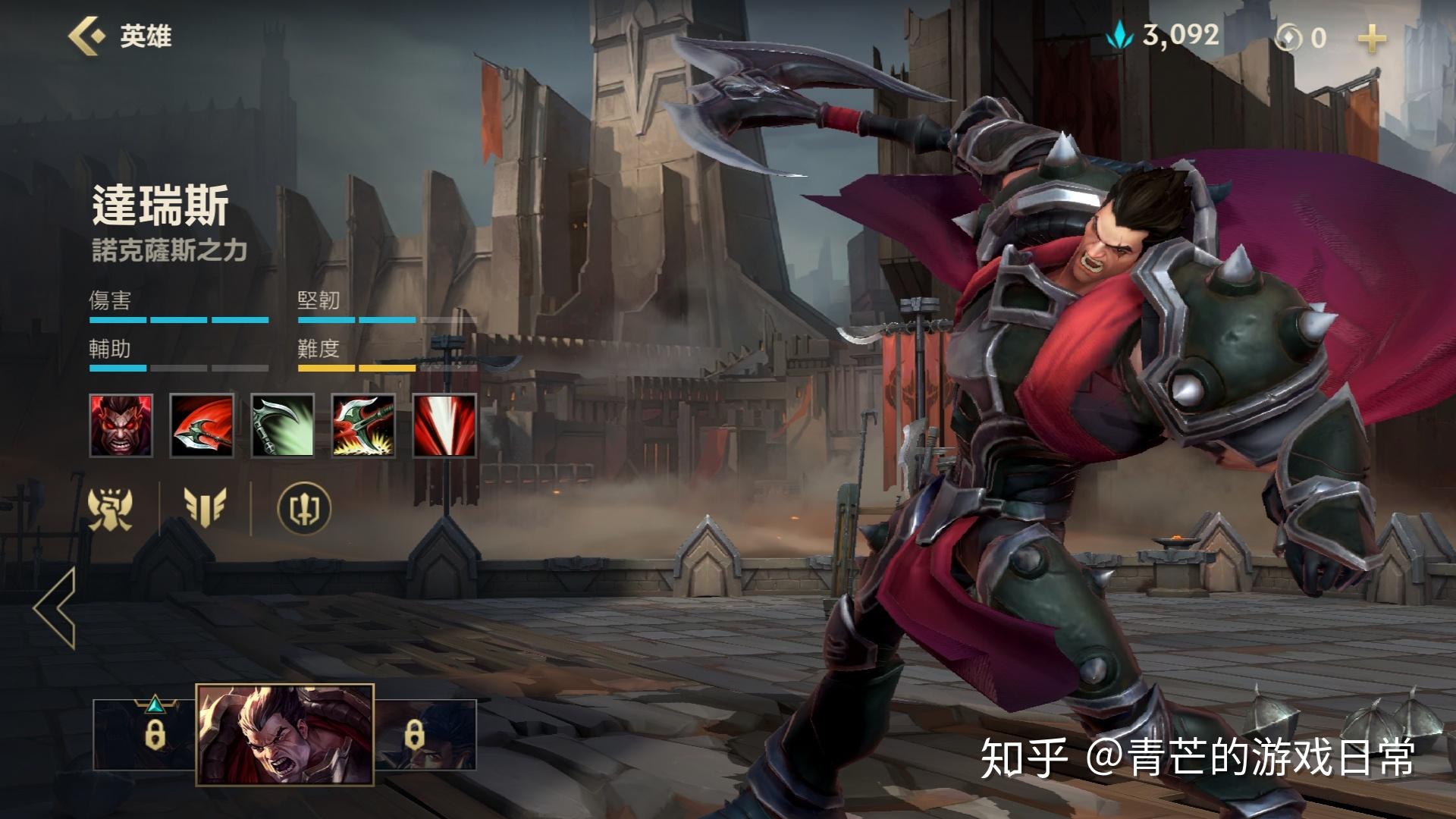Image resolution: width=1456 pixels, height=819 pixels.
Task: Select the gold wings emblem icon
Action: coord(205,507)
